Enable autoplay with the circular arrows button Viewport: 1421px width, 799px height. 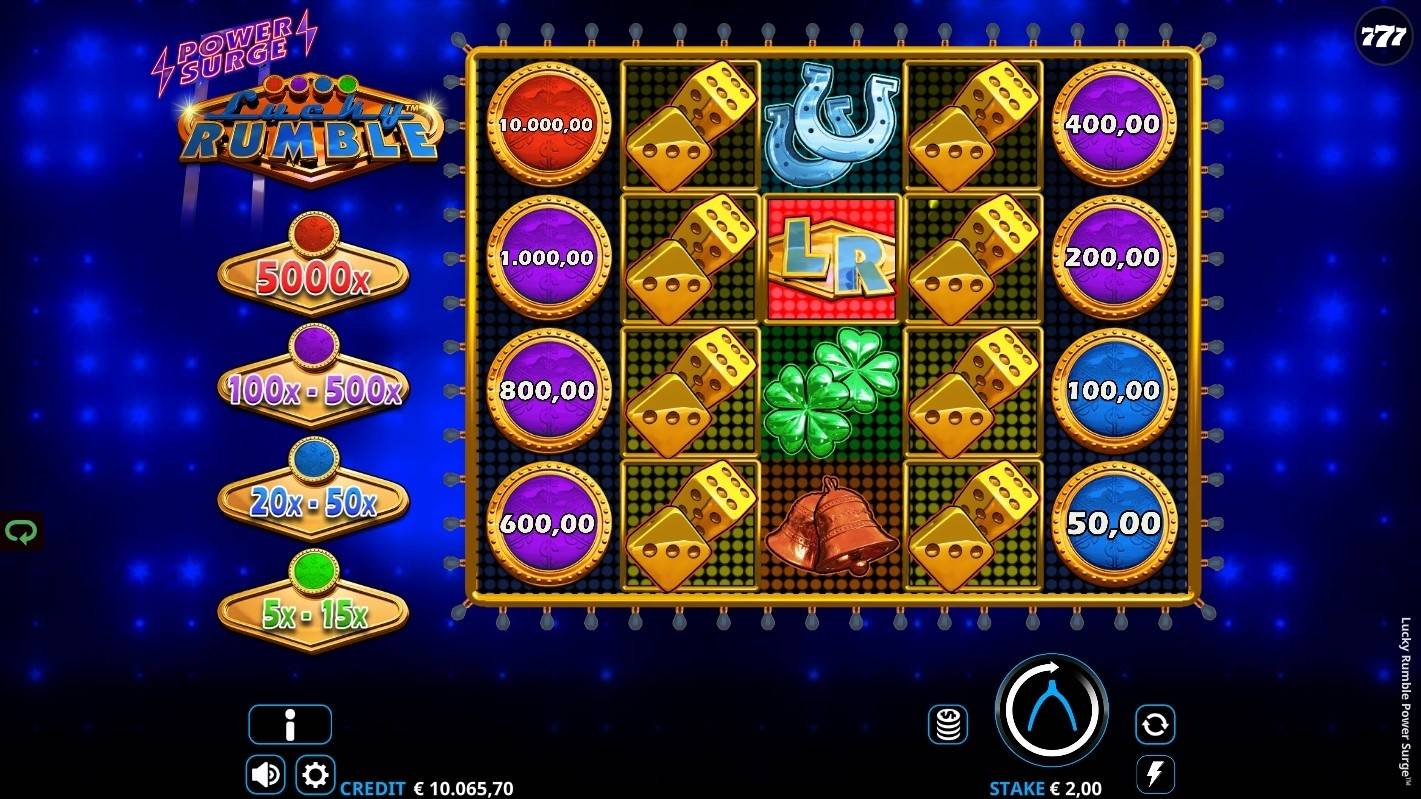[x=1155, y=724]
